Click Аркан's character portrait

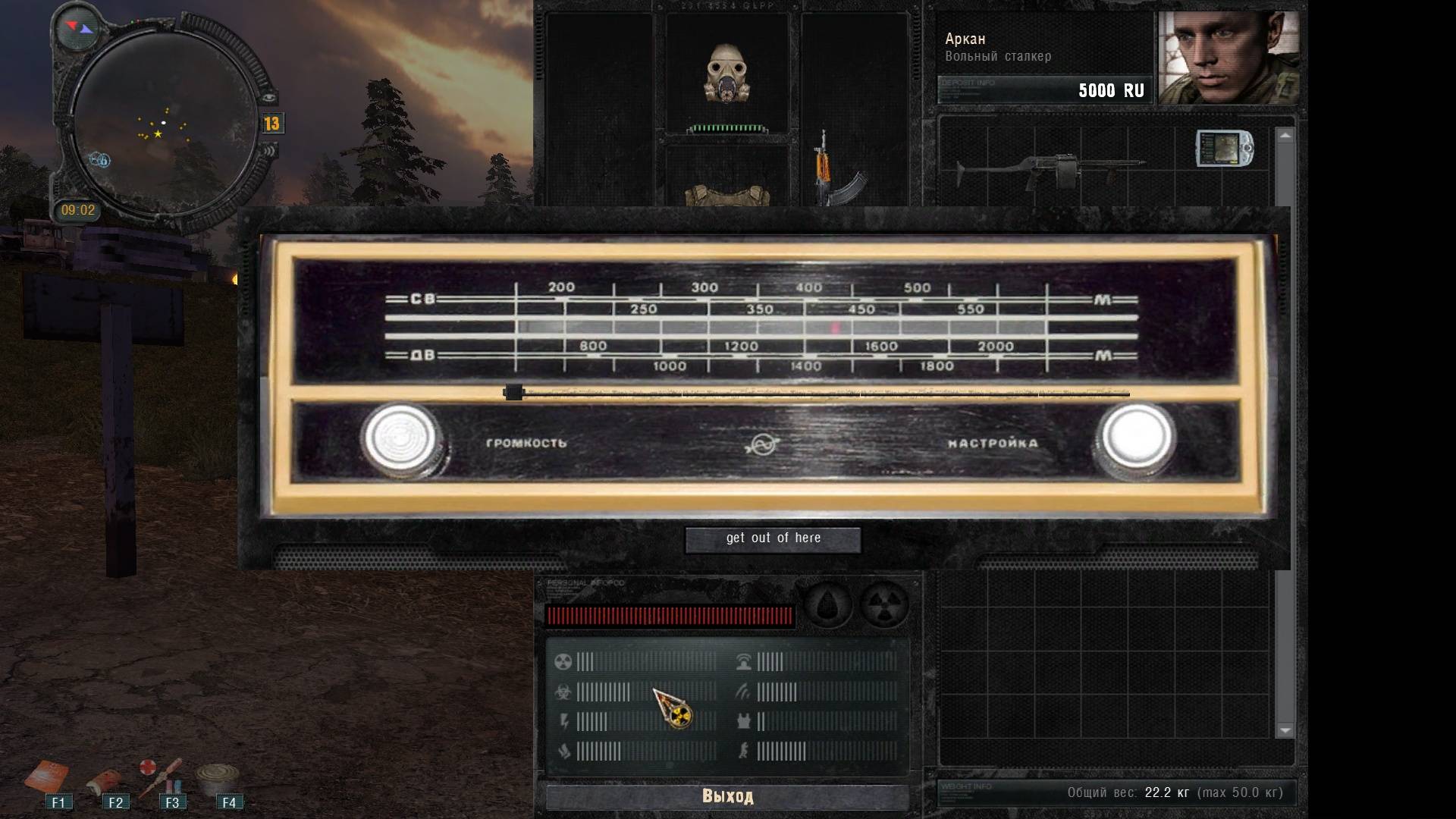pos(1229,58)
